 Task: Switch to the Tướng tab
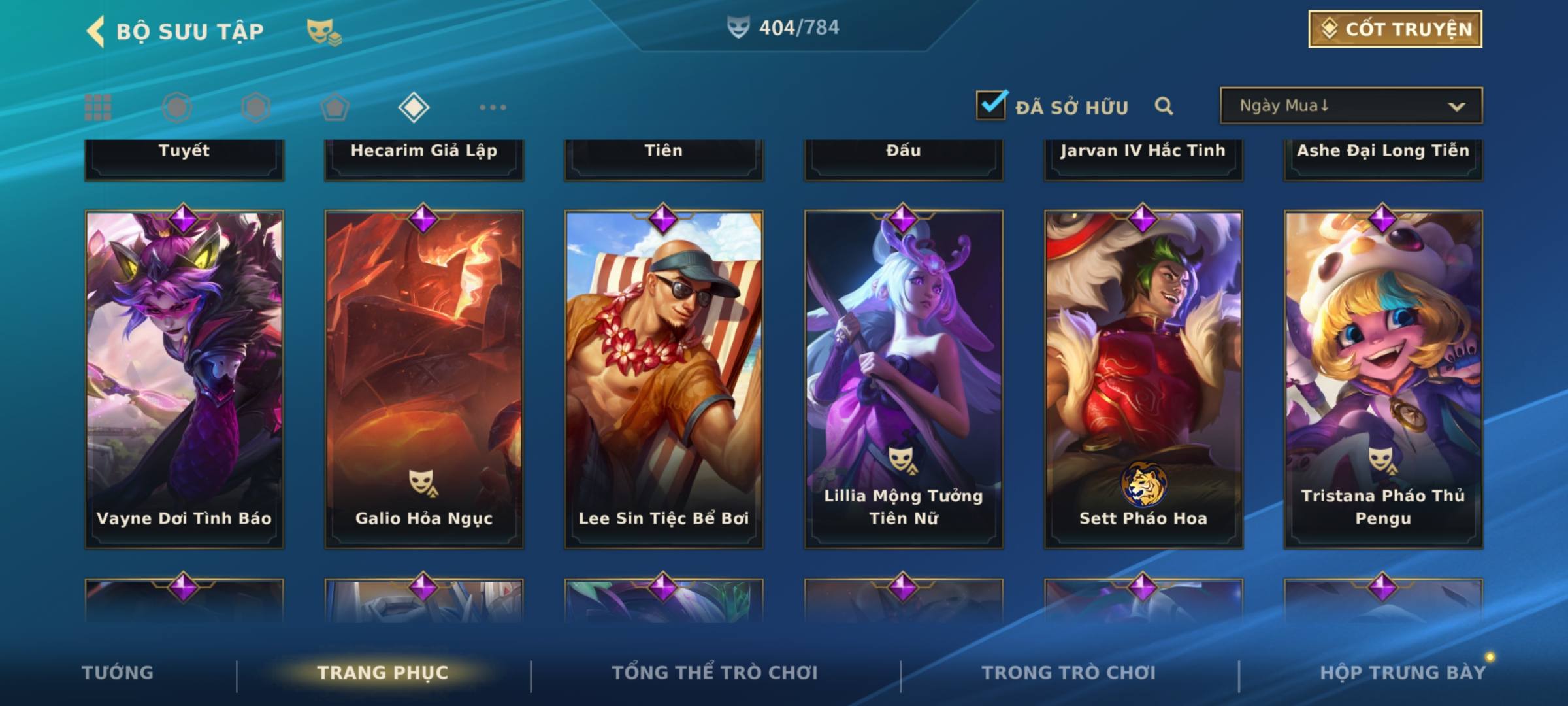click(x=118, y=673)
